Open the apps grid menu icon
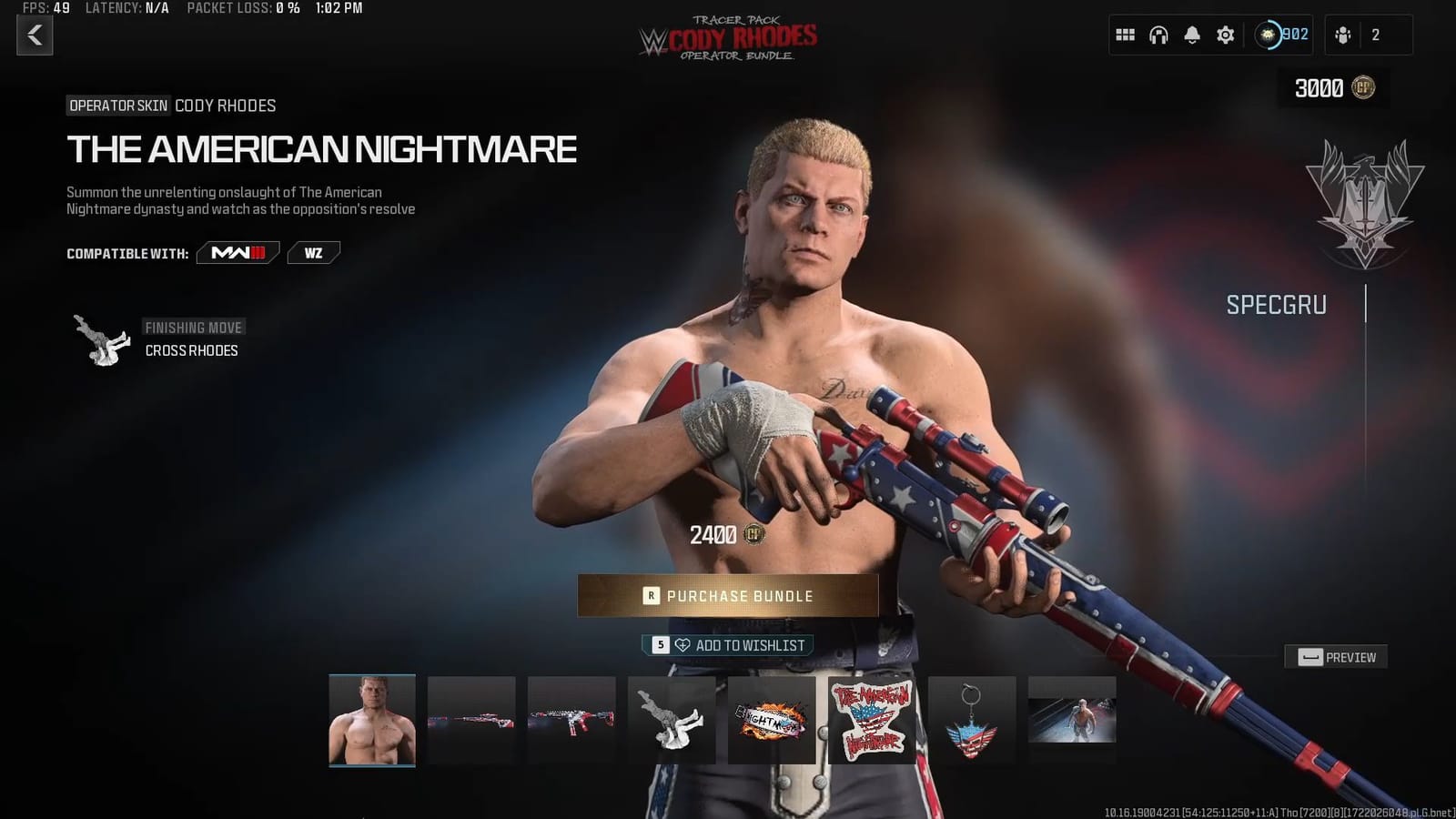Viewport: 1456px width, 819px height. pos(1125,34)
